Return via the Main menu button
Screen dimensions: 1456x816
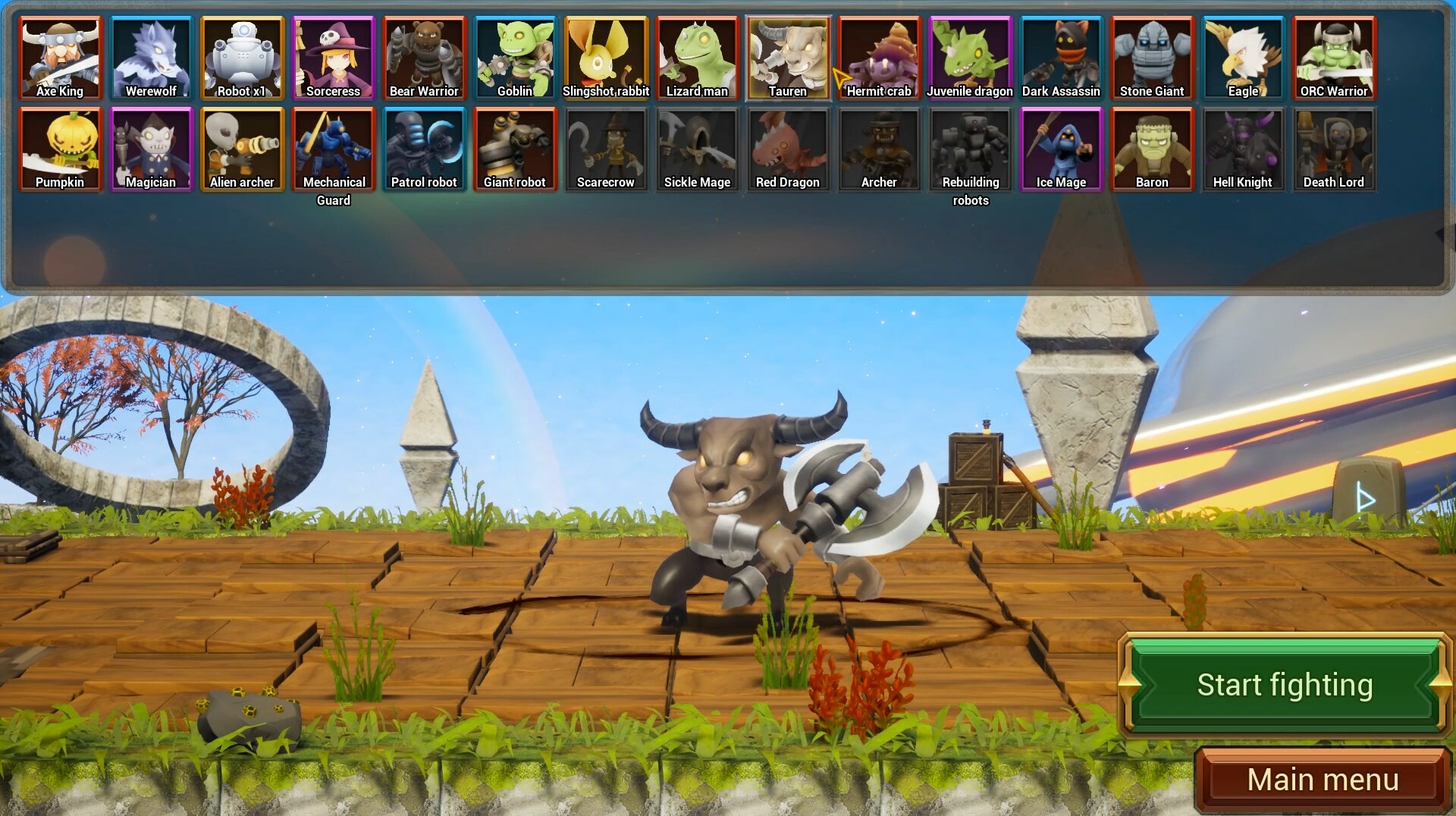click(1322, 778)
